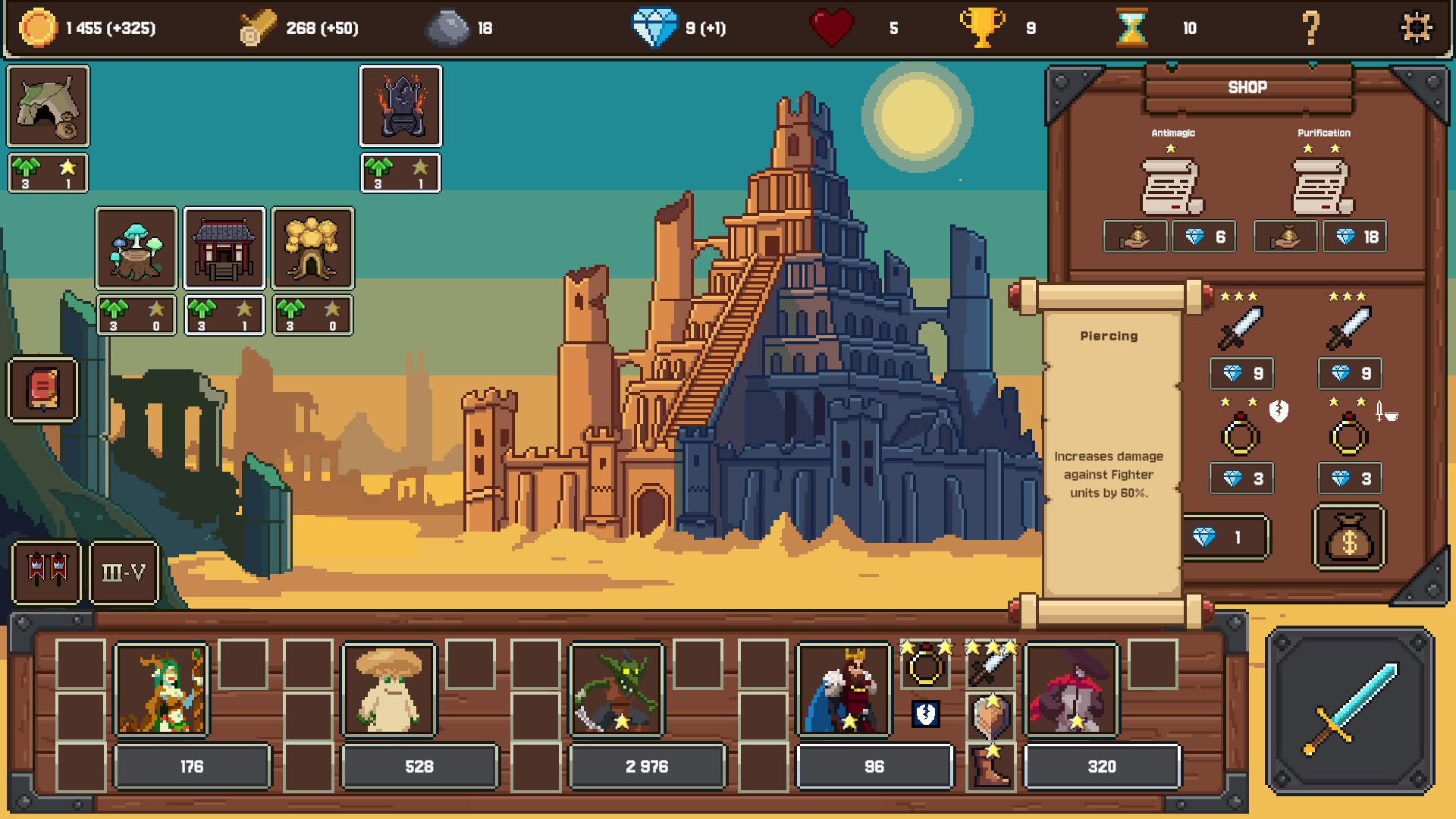The height and width of the screenshot is (819, 1456).
Task: Click the twin battle banners icon
Action: [x=46, y=573]
